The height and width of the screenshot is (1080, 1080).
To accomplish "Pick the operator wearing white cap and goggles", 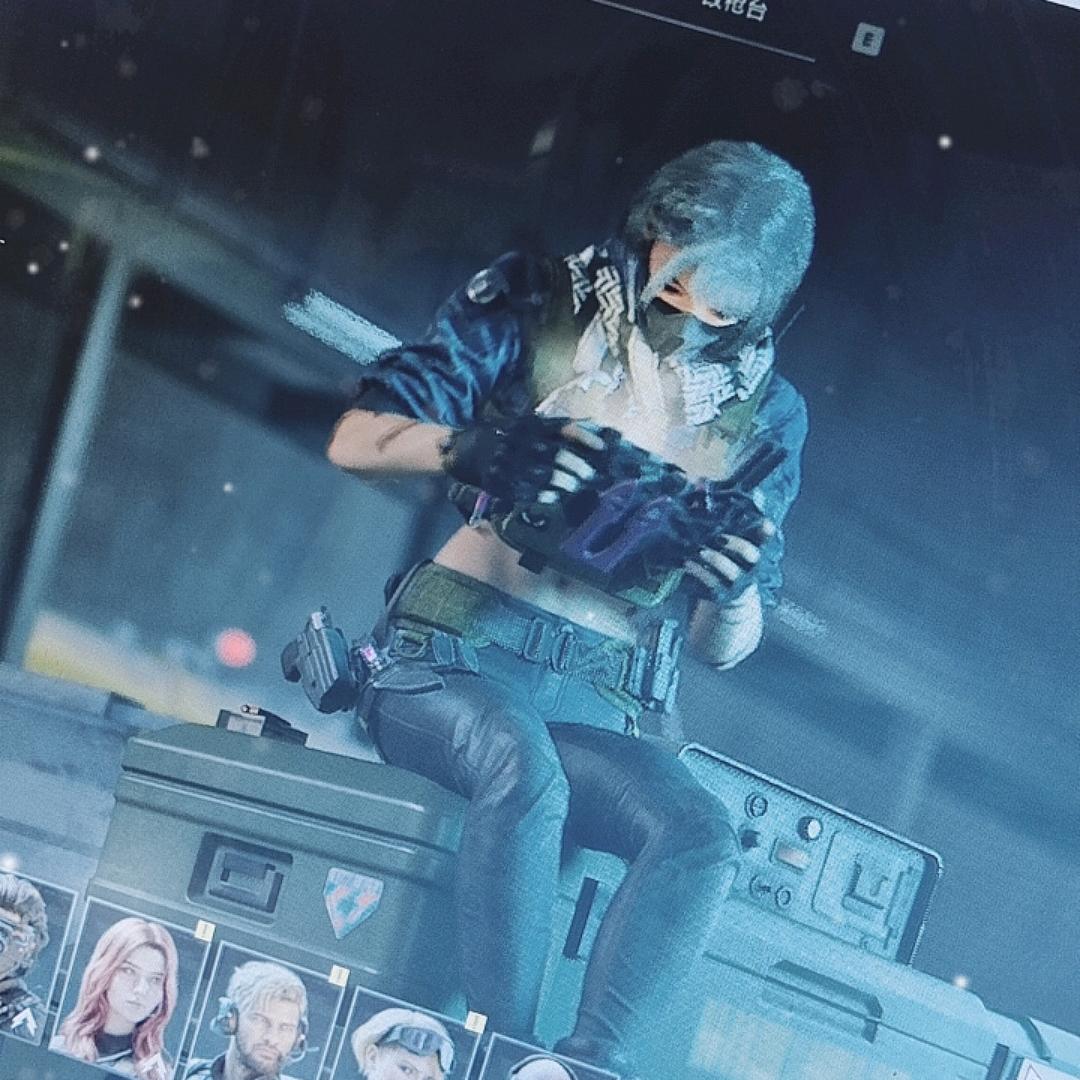I will click(x=405, y=1045).
